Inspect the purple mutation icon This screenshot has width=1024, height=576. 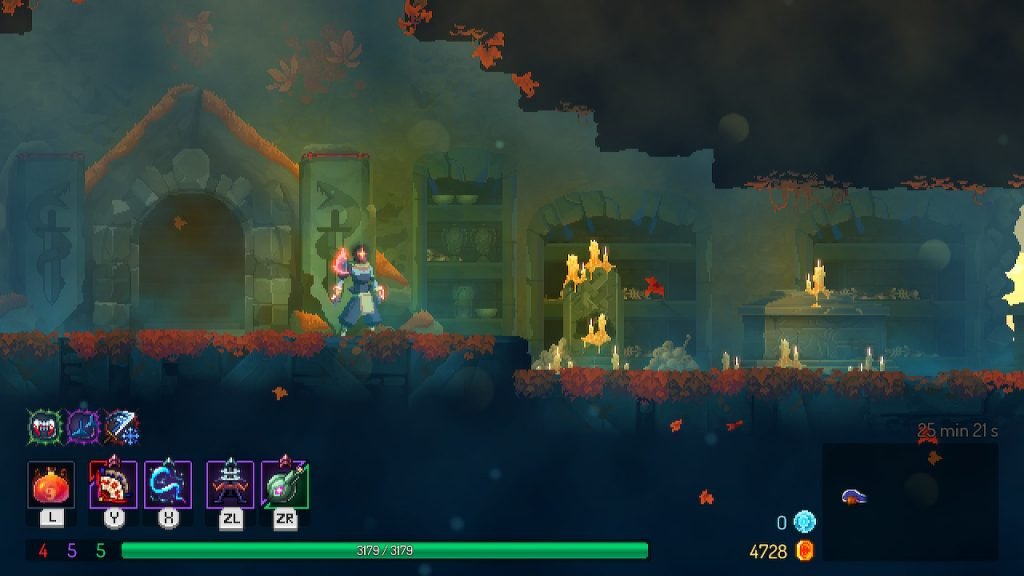point(82,428)
